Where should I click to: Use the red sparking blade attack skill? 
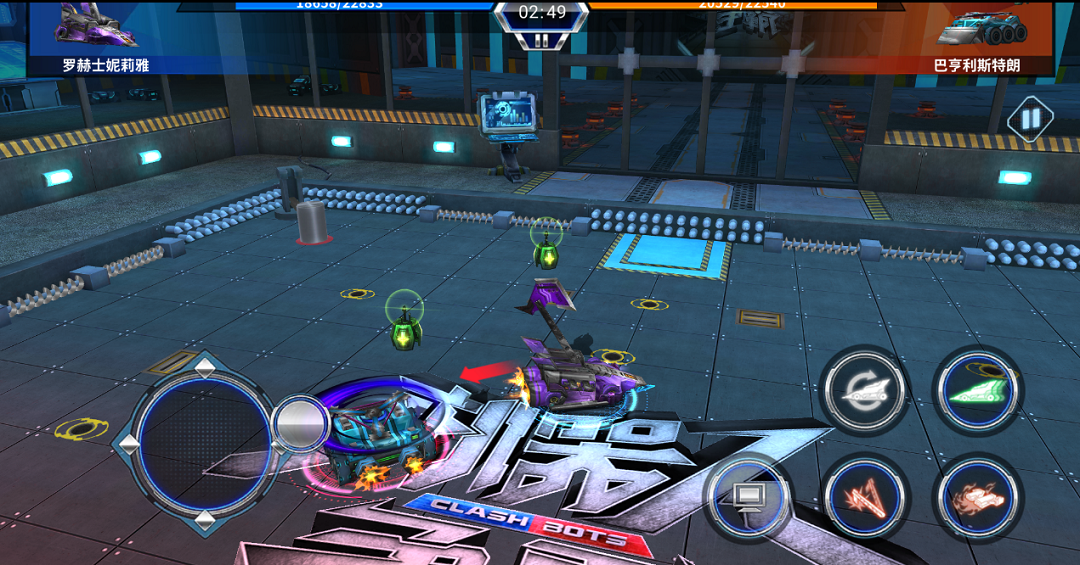(863, 497)
